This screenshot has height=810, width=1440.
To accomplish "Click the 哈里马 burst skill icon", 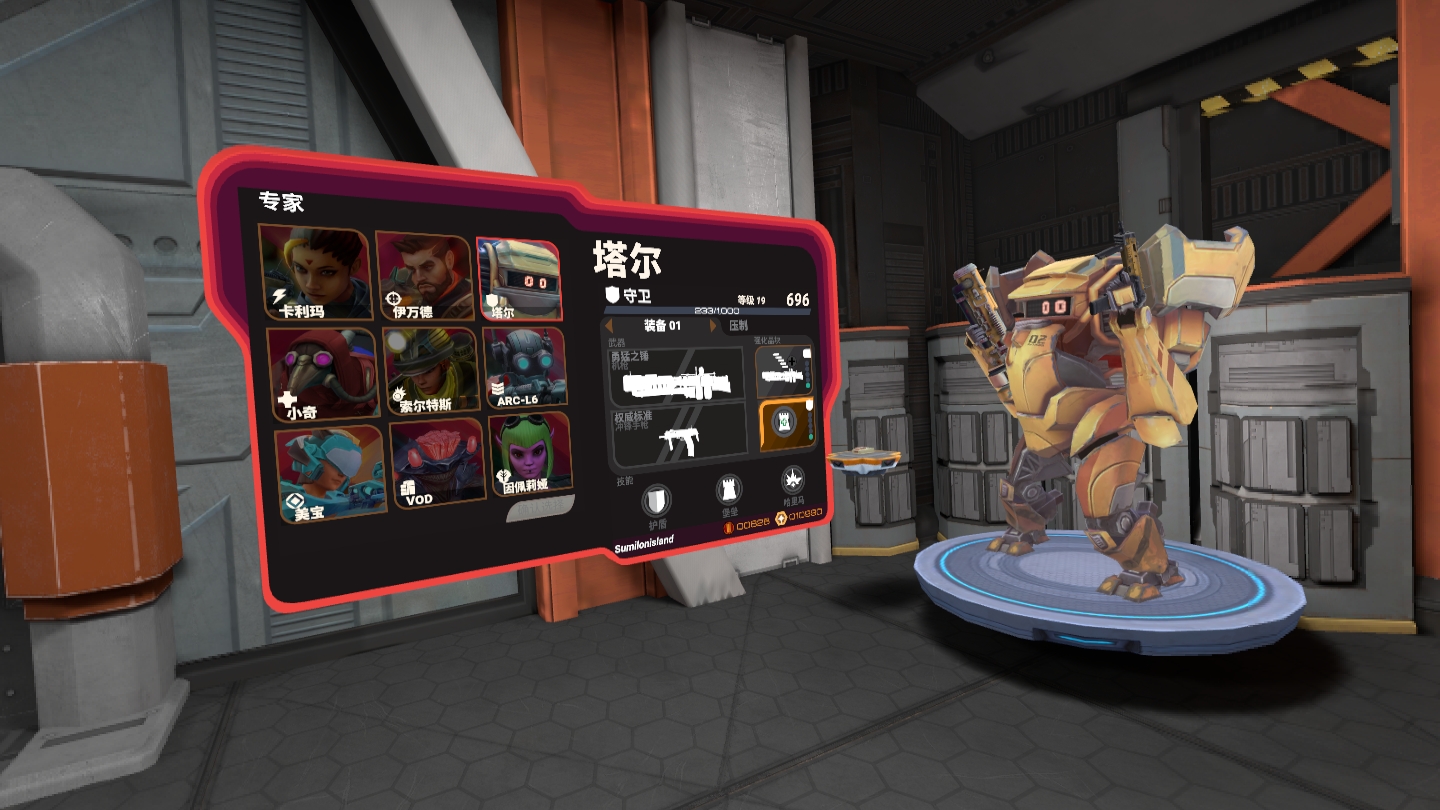I will [x=795, y=482].
